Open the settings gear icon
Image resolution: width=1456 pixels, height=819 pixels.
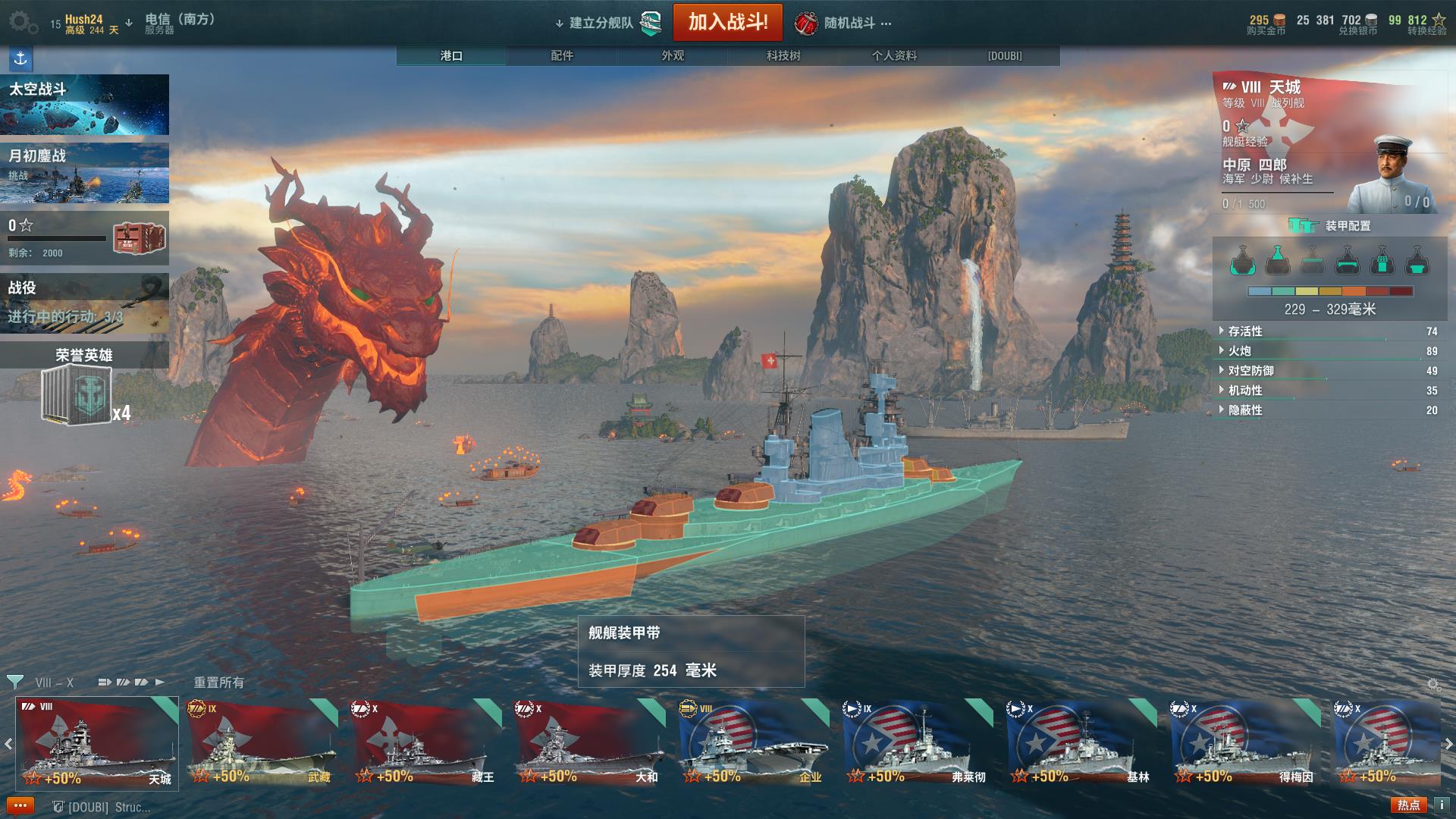point(21,23)
